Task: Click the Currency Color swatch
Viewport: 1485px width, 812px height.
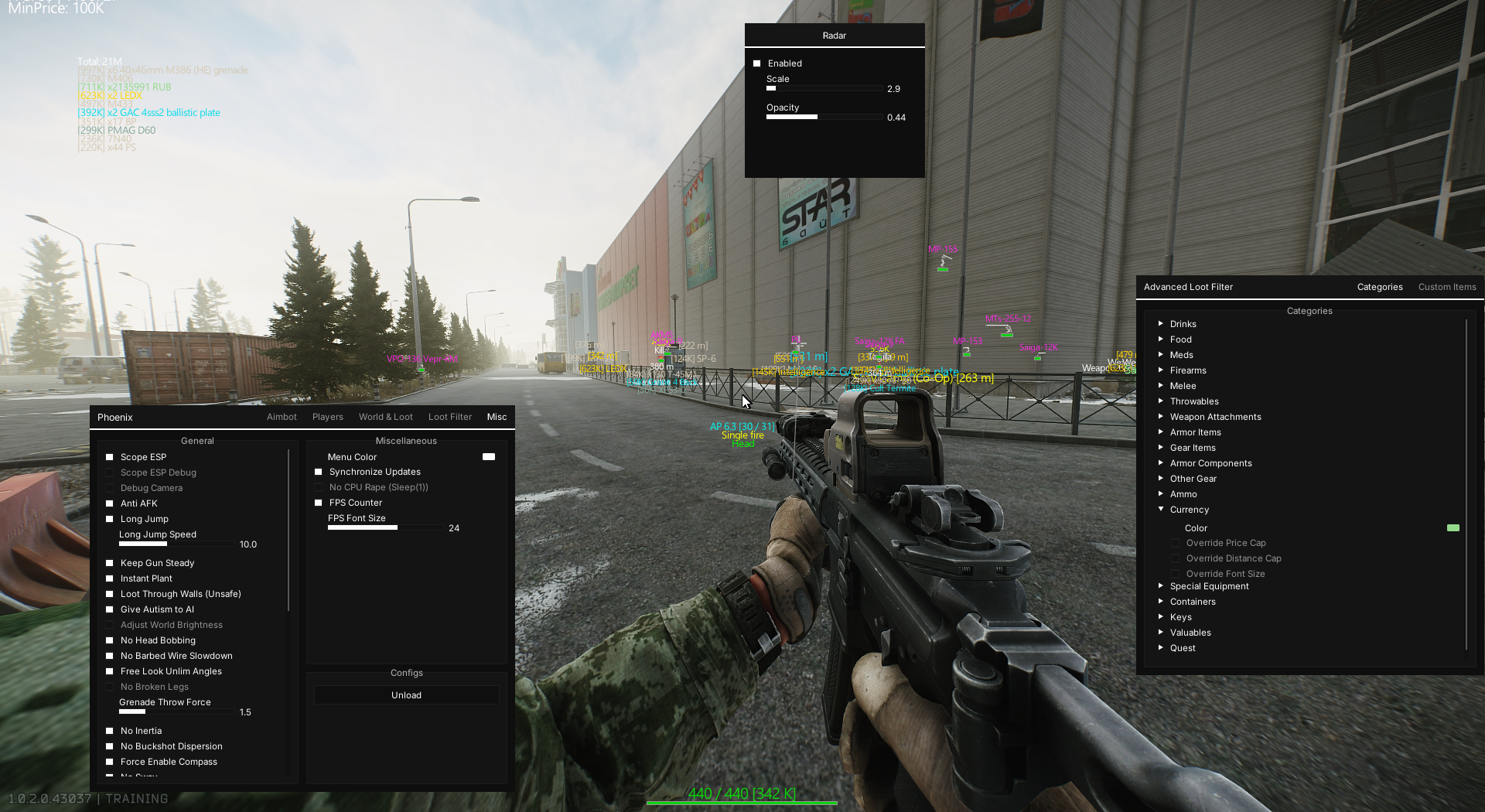Action: pos(1453,528)
